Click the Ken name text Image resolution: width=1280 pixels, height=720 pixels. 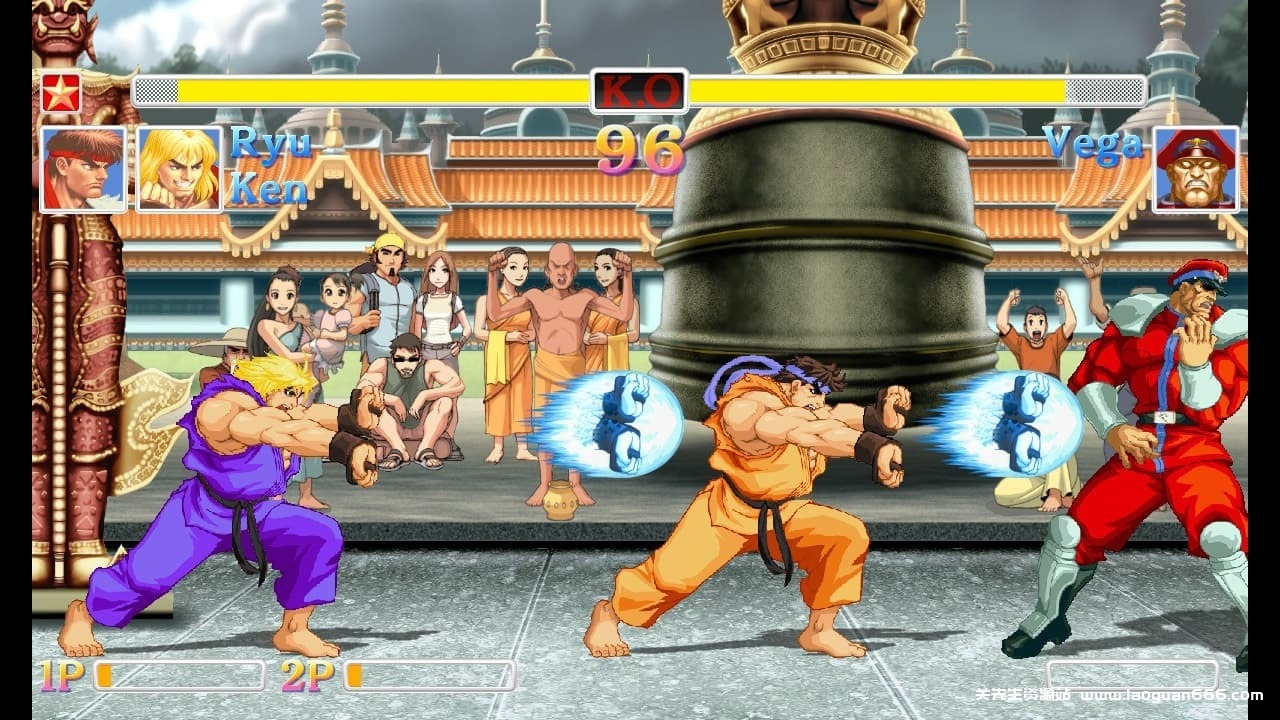coord(269,190)
